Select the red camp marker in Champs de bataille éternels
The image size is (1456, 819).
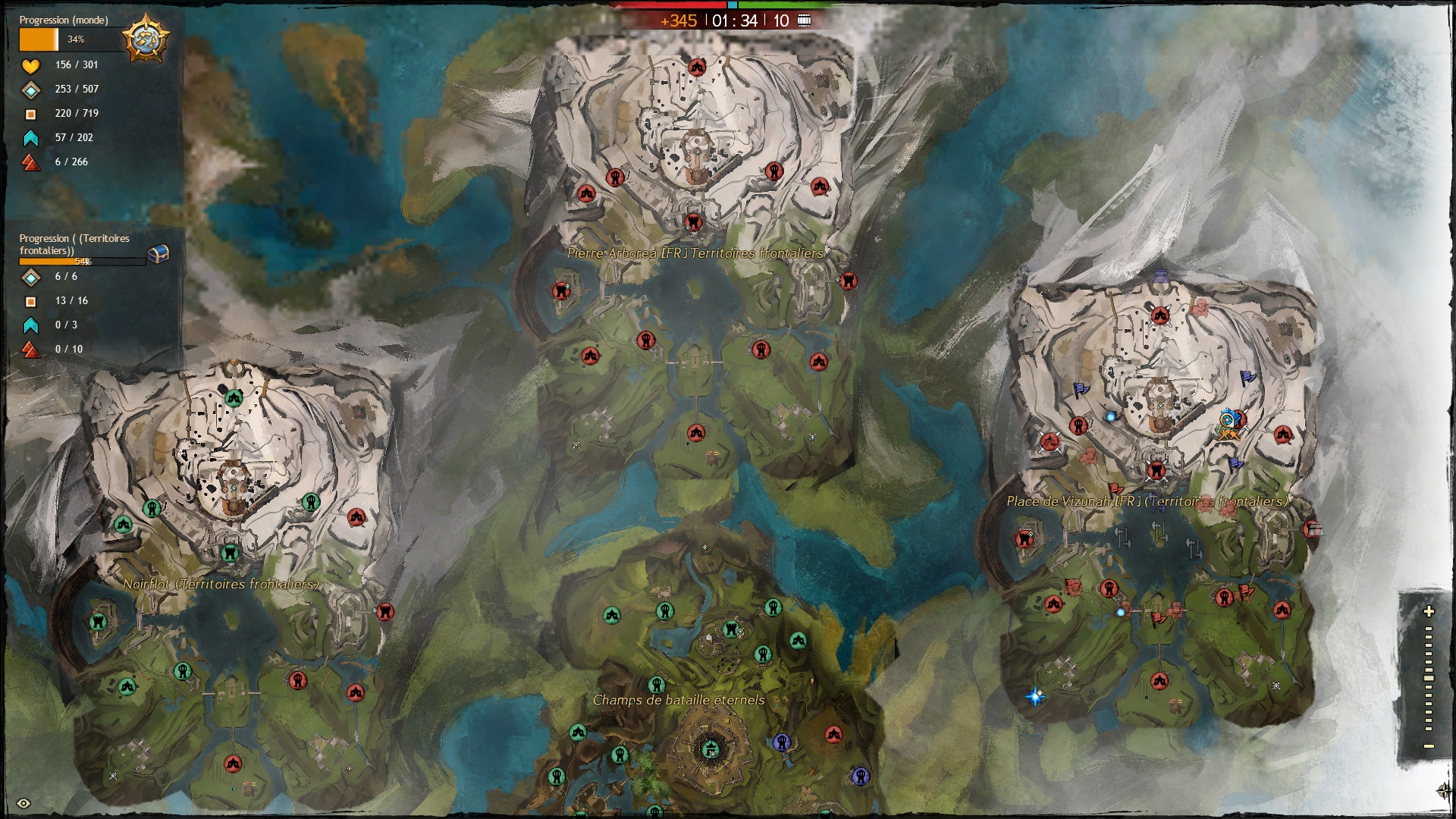pos(833,734)
